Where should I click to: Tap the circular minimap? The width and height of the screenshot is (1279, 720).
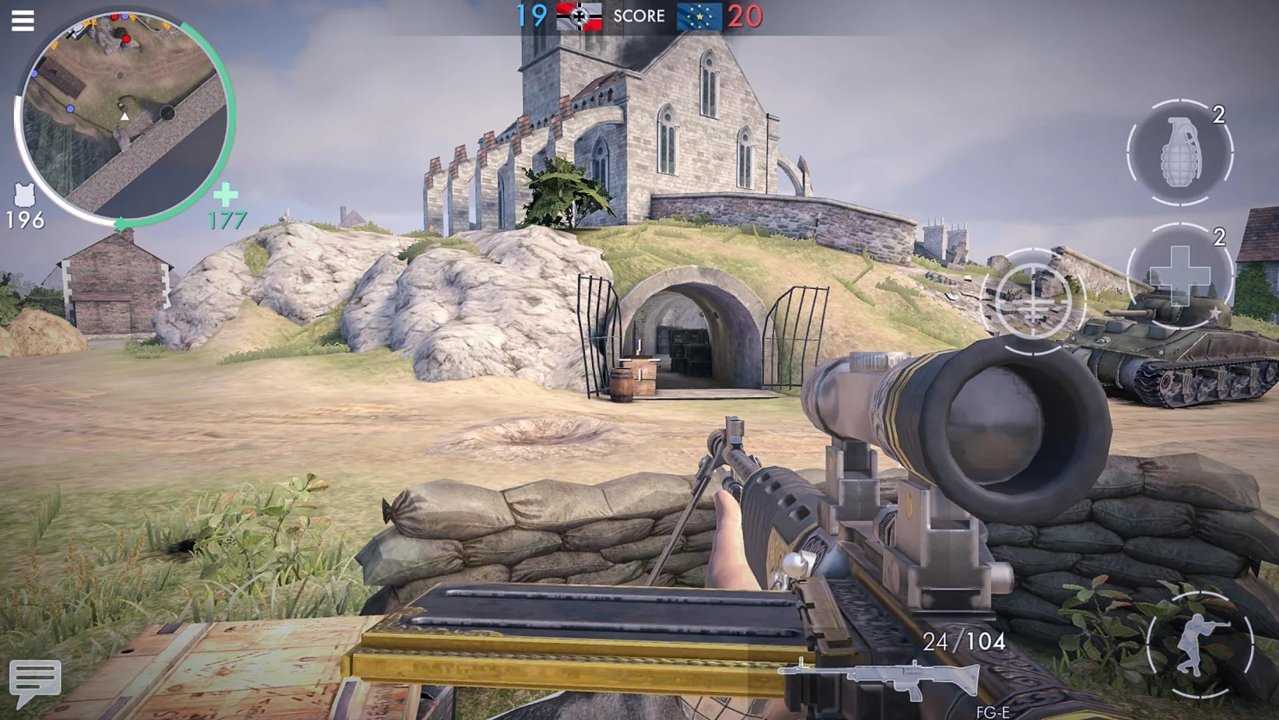(124, 118)
